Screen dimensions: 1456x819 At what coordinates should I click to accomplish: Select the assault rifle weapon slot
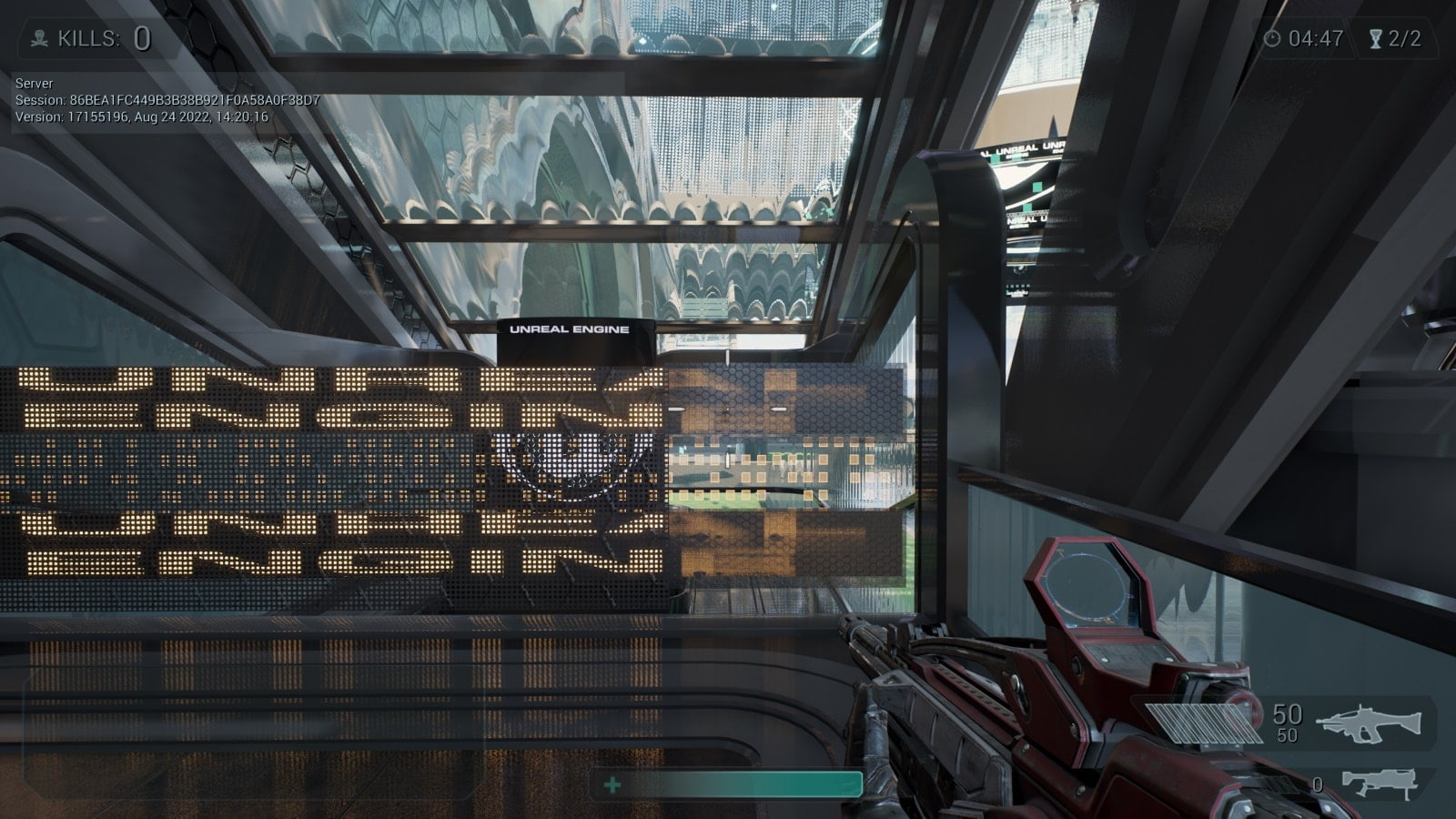coord(1368,723)
